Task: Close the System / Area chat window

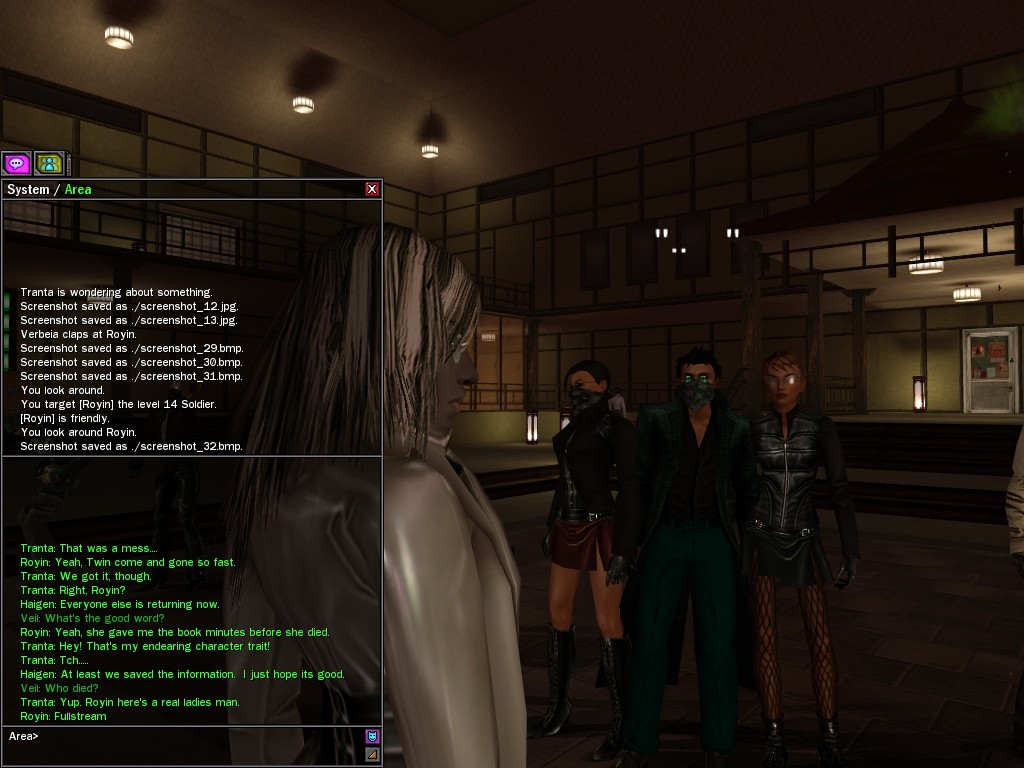Action: (372, 189)
